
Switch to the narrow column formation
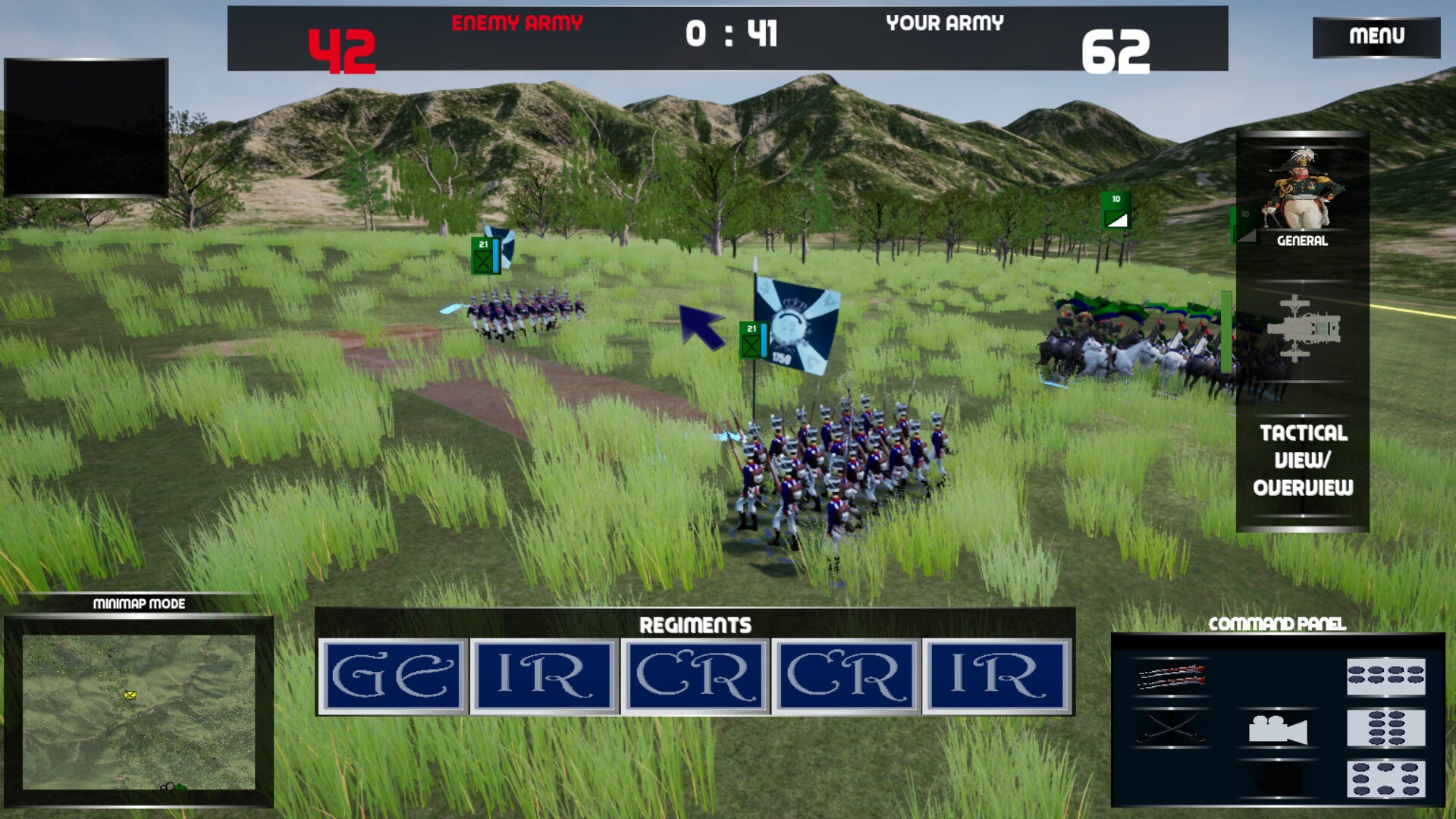[1385, 729]
